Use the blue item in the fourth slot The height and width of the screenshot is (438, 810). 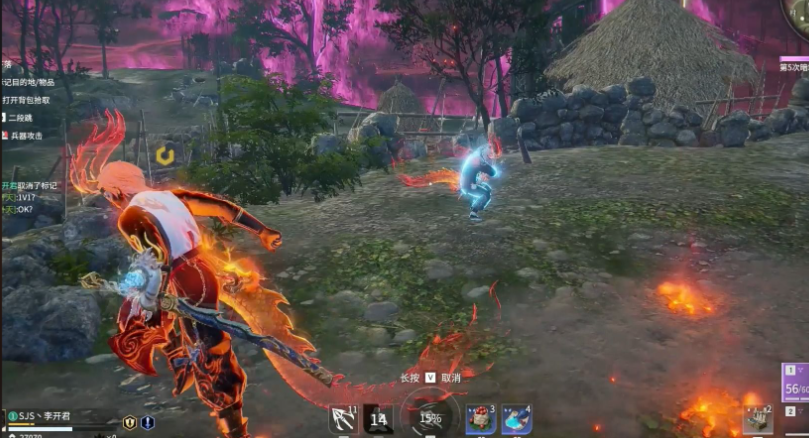tap(516, 419)
